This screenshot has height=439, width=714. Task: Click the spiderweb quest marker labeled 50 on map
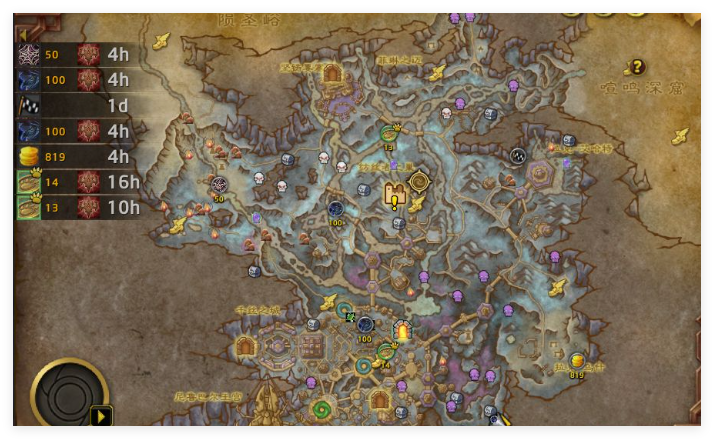click(x=219, y=184)
